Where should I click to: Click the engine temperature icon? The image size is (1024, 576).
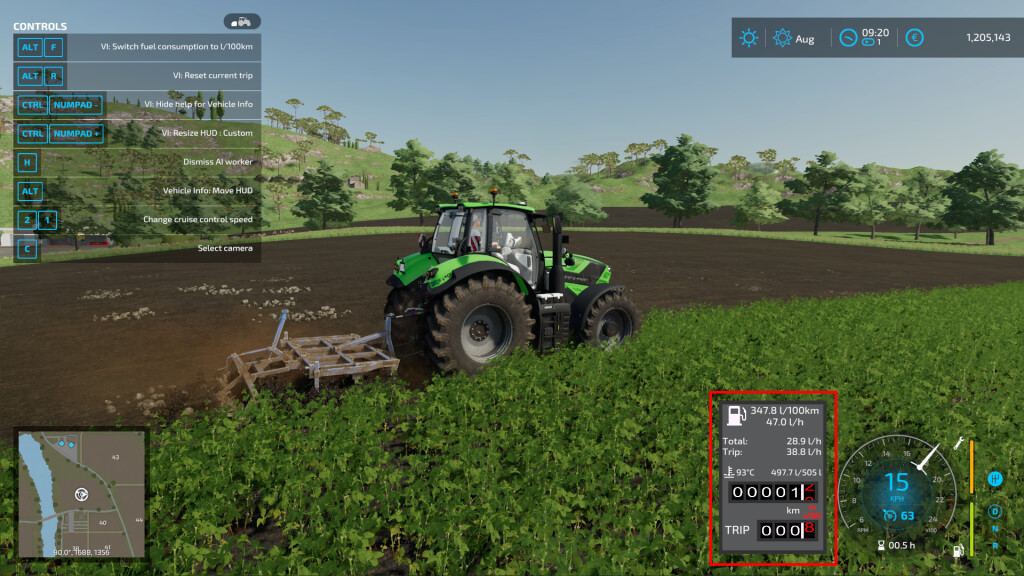[727, 472]
